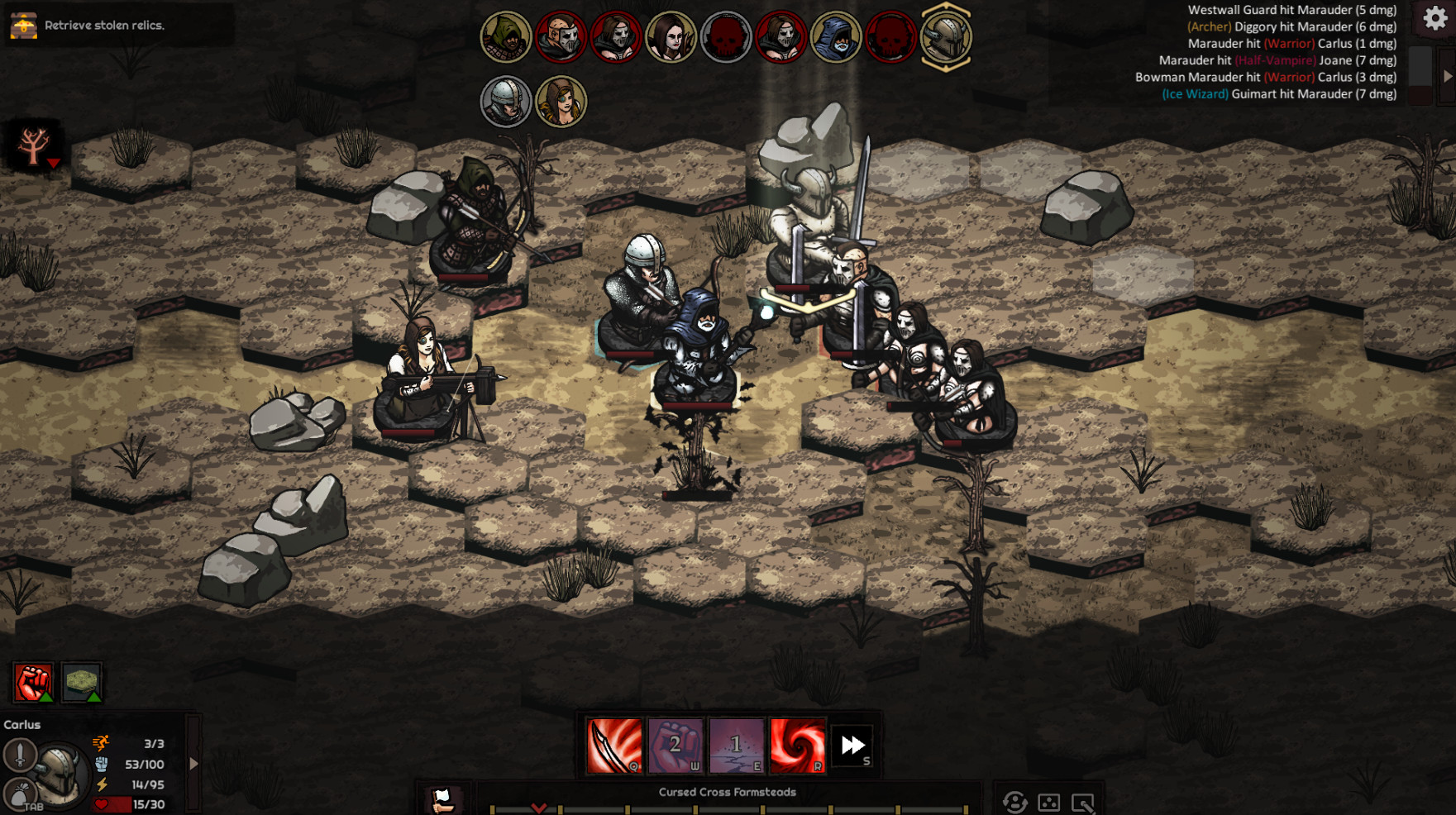Select the ground-slam ability bound to E
1456x815 pixels.
[x=737, y=745]
